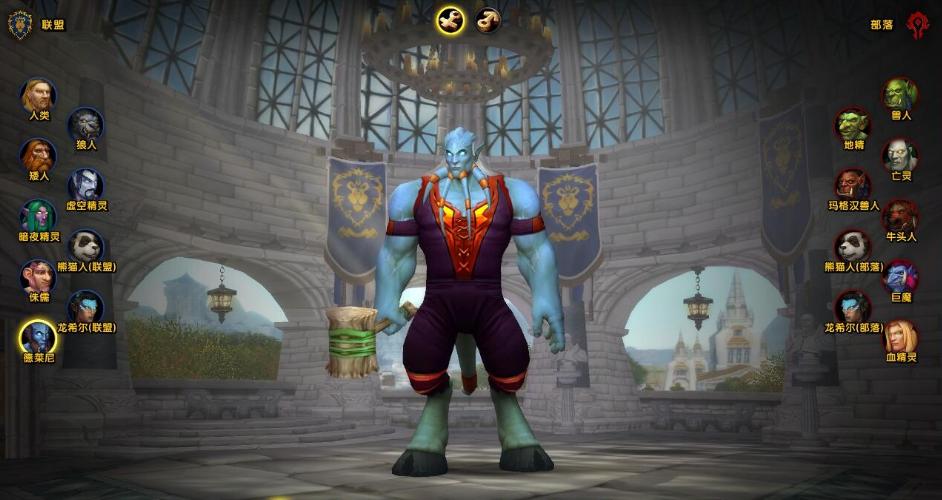Choose the Alliance Dracthyr (龙希尔 联盟)

[x=86, y=308]
